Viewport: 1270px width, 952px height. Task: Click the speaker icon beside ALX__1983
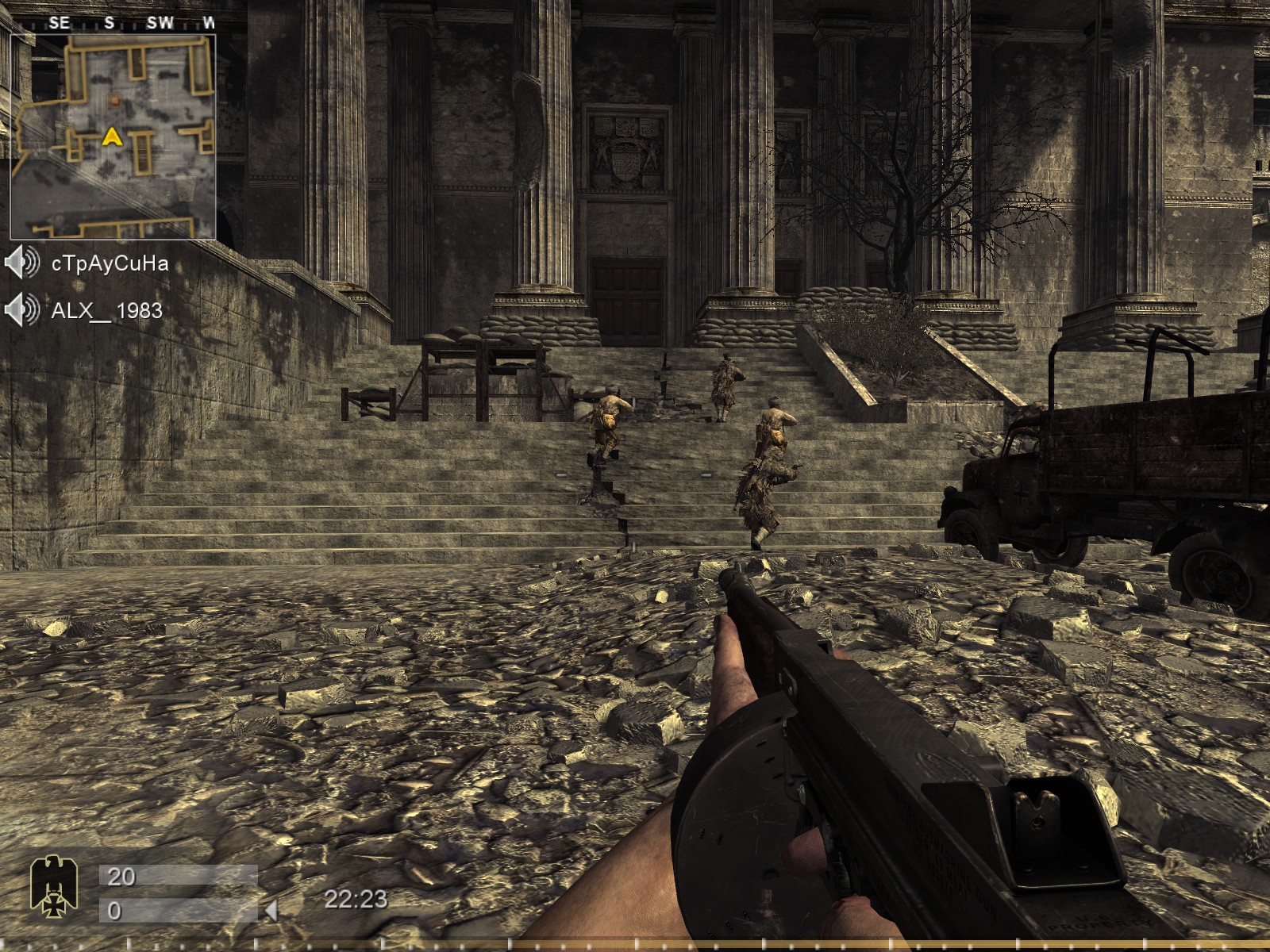pos(21,309)
